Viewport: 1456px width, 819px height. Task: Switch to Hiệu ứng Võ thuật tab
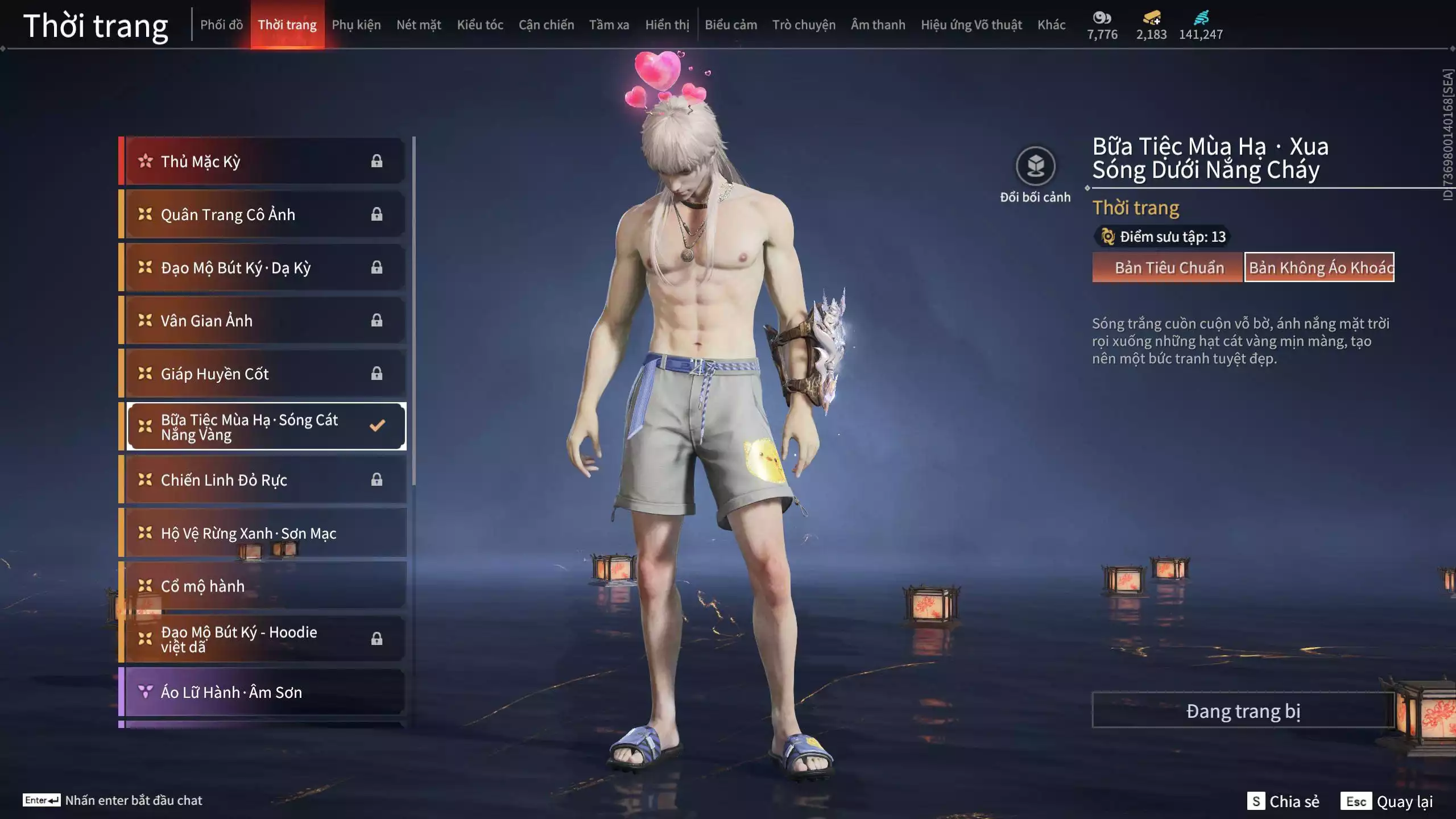[x=971, y=25]
